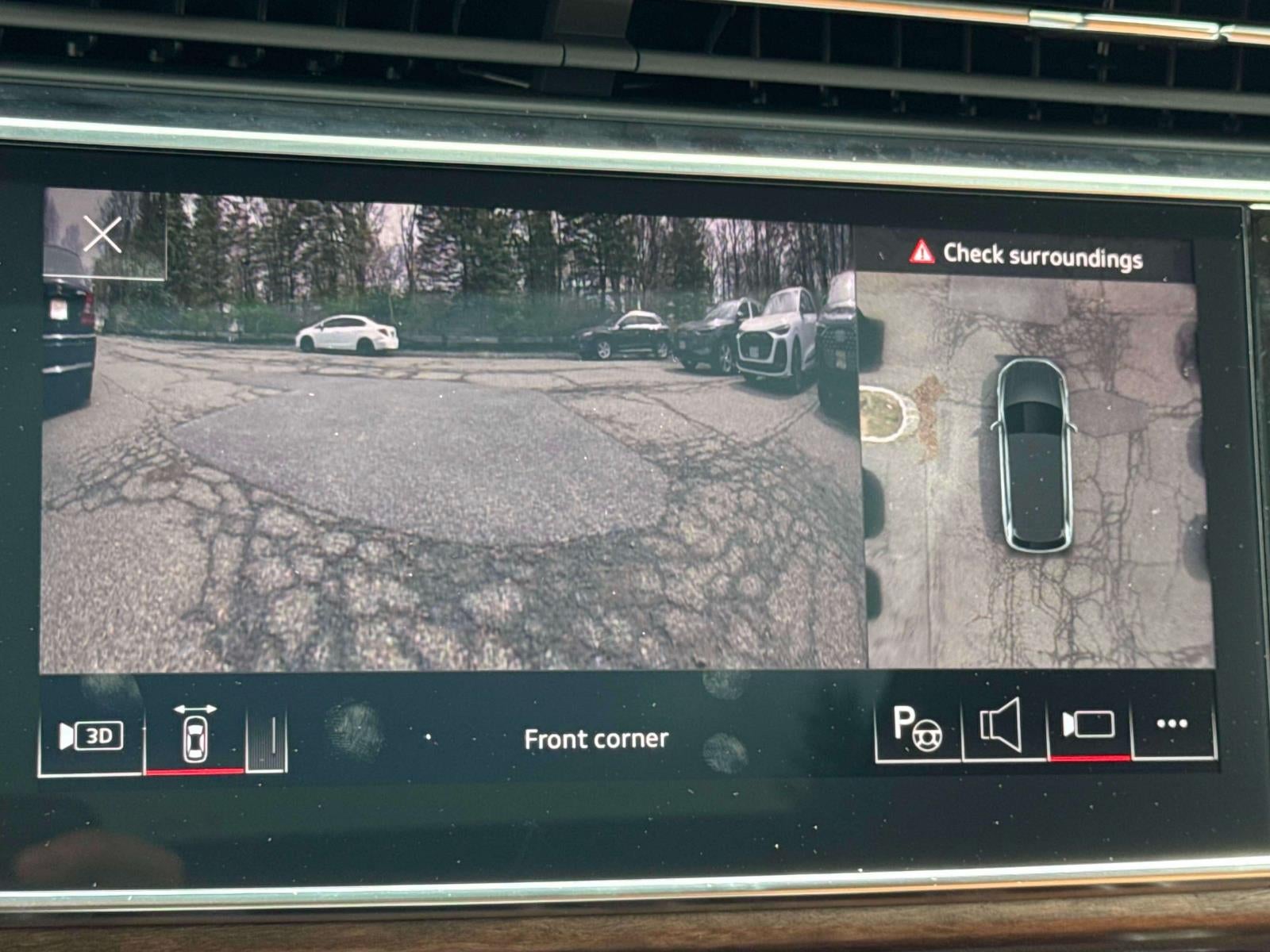Switch to the Front corner camera tab

[595, 739]
